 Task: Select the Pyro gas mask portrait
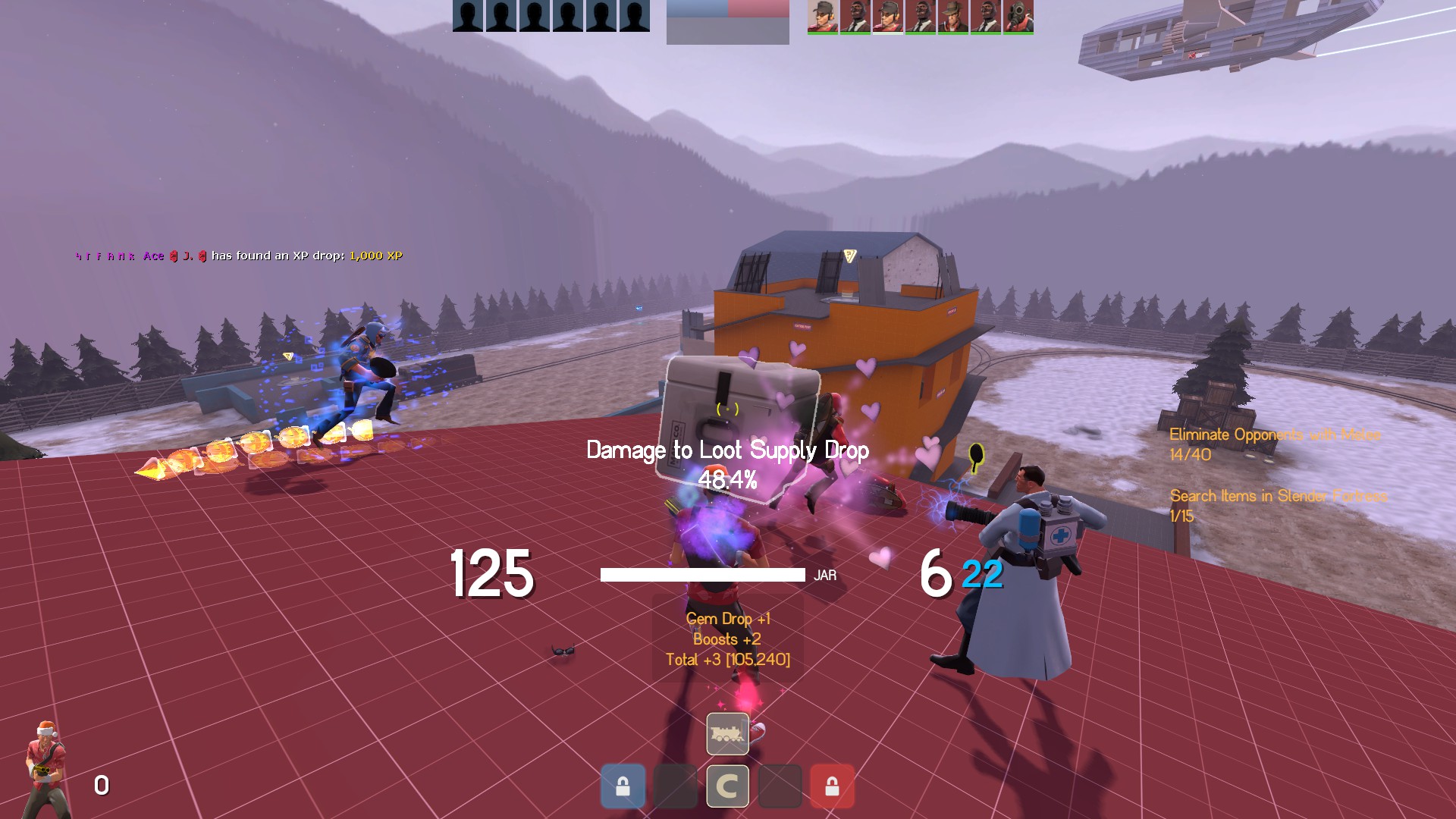click(1018, 17)
